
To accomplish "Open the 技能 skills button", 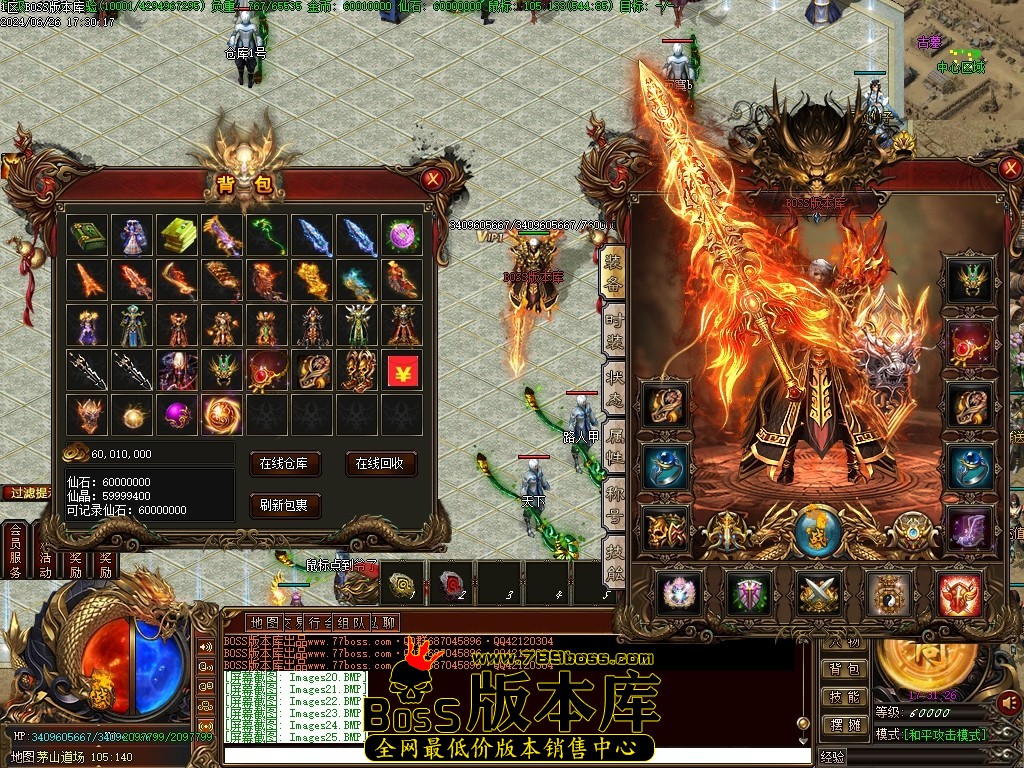I will click(843, 697).
